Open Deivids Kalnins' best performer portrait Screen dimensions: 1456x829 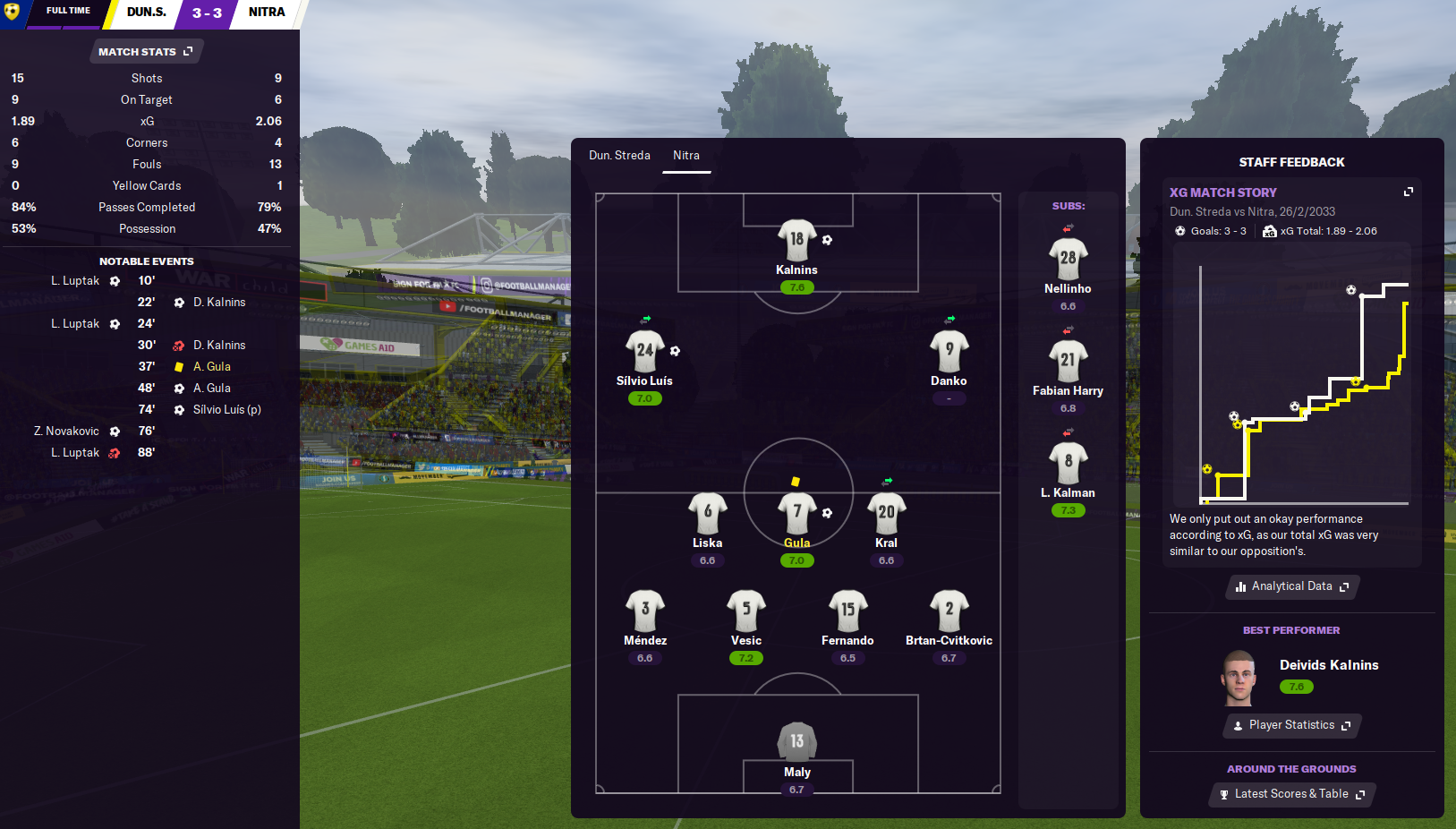(1239, 678)
